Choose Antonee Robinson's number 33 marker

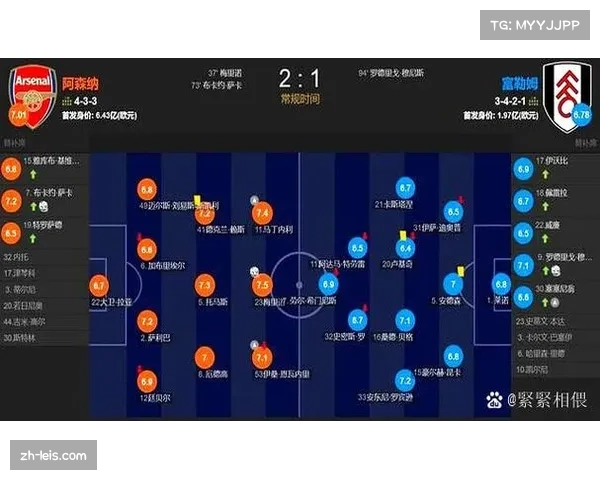[x=405, y=381]
